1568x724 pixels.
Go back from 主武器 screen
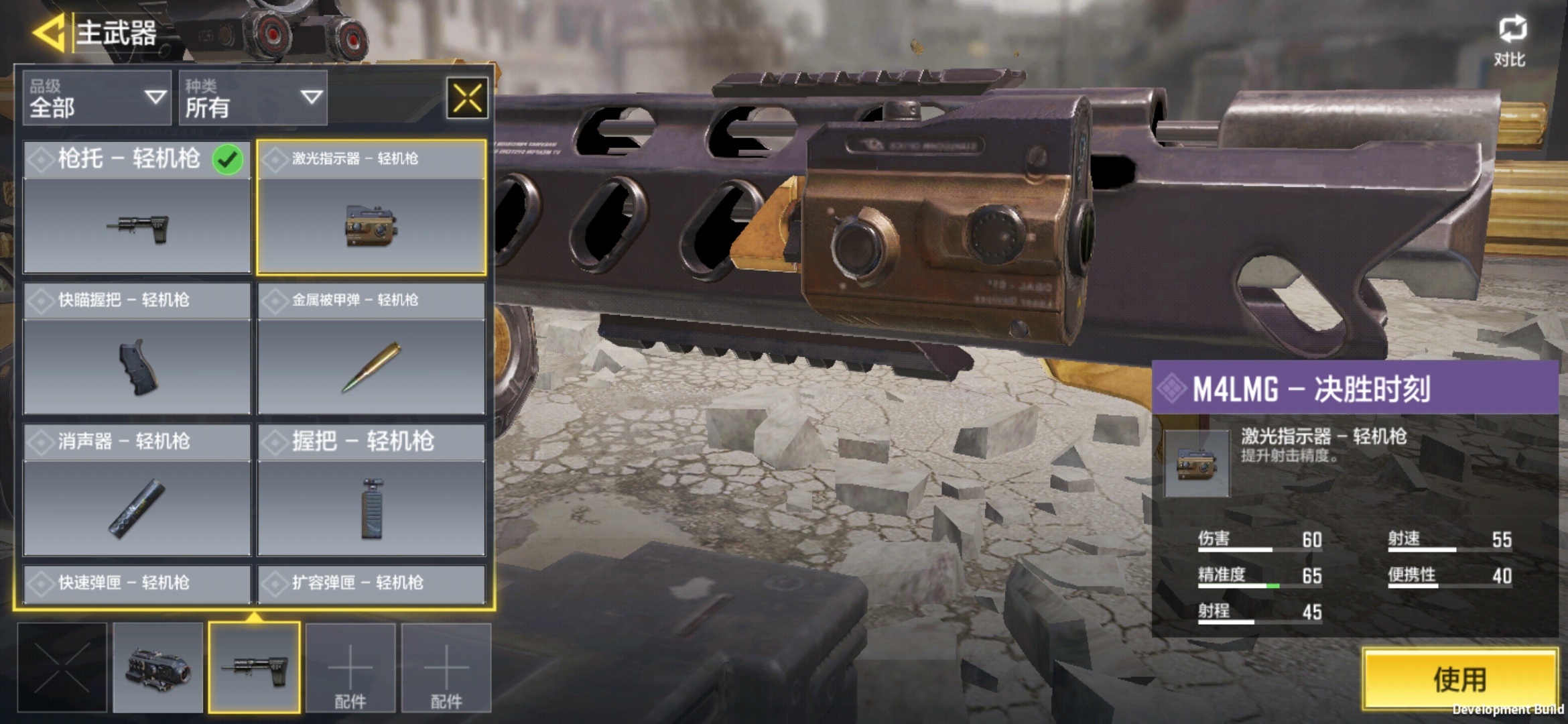pyautogui.click(x=48, y=32)
